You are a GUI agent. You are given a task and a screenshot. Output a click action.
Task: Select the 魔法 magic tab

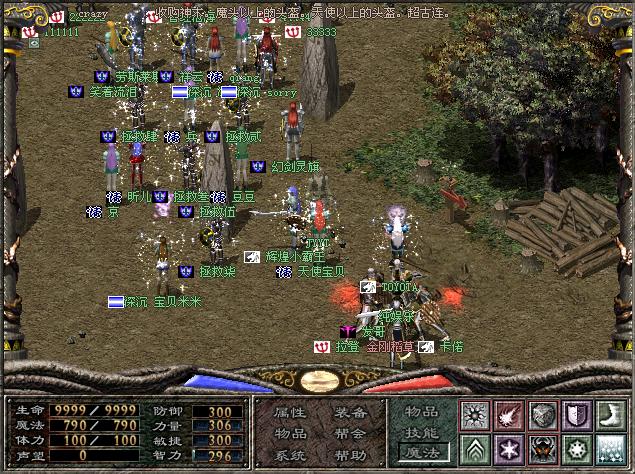[x=421, y=452]
